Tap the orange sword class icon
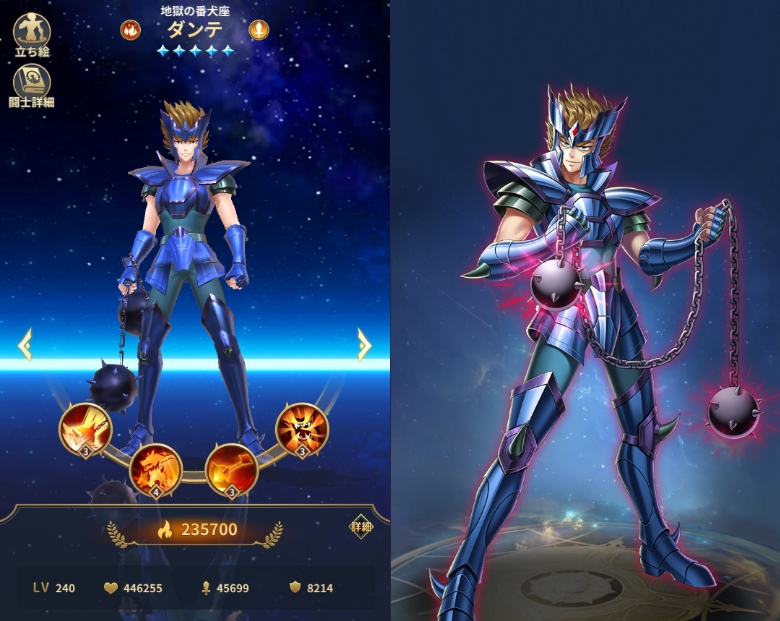This screenshot has height=621, width=780. click(259, 30)
